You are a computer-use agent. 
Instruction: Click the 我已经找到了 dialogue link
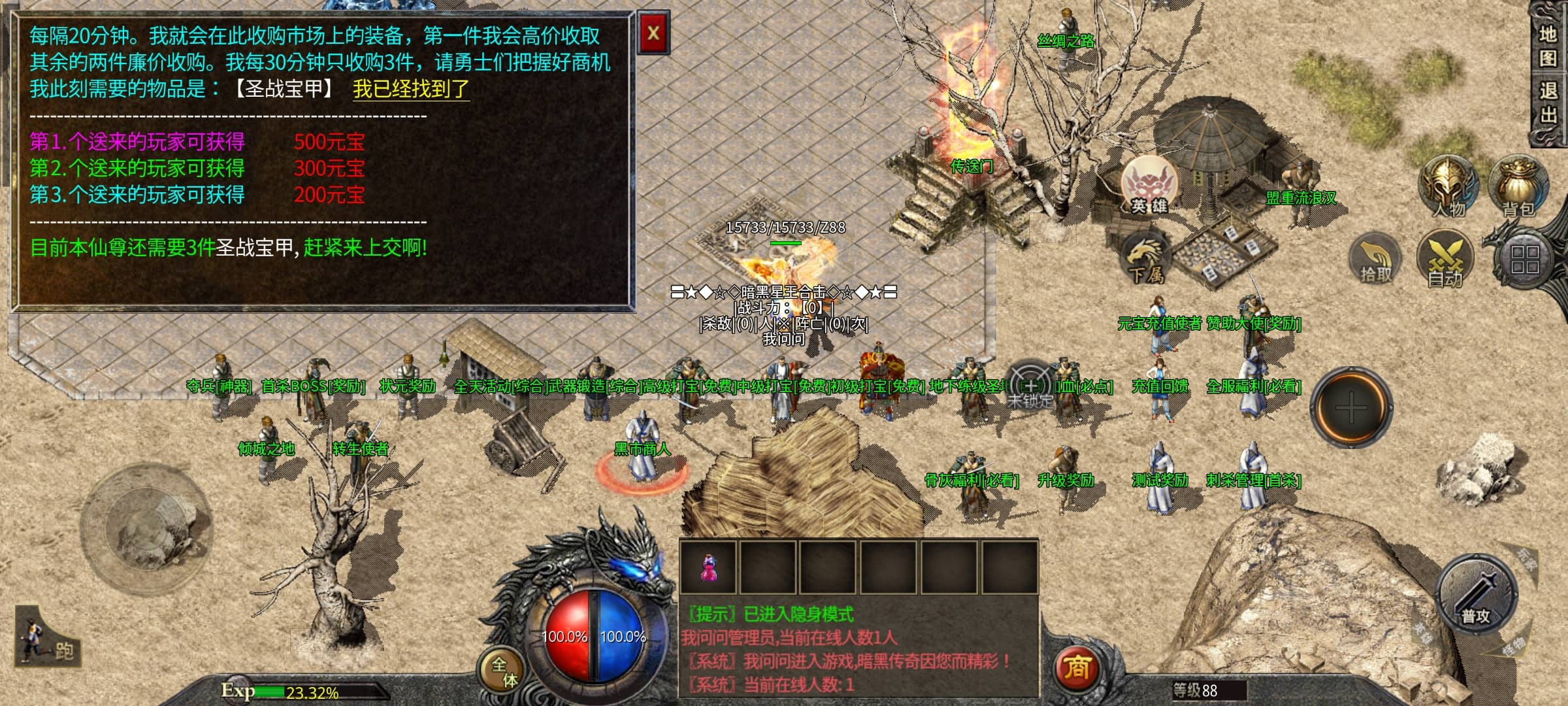pyautogui.click(x=411, y=89)
